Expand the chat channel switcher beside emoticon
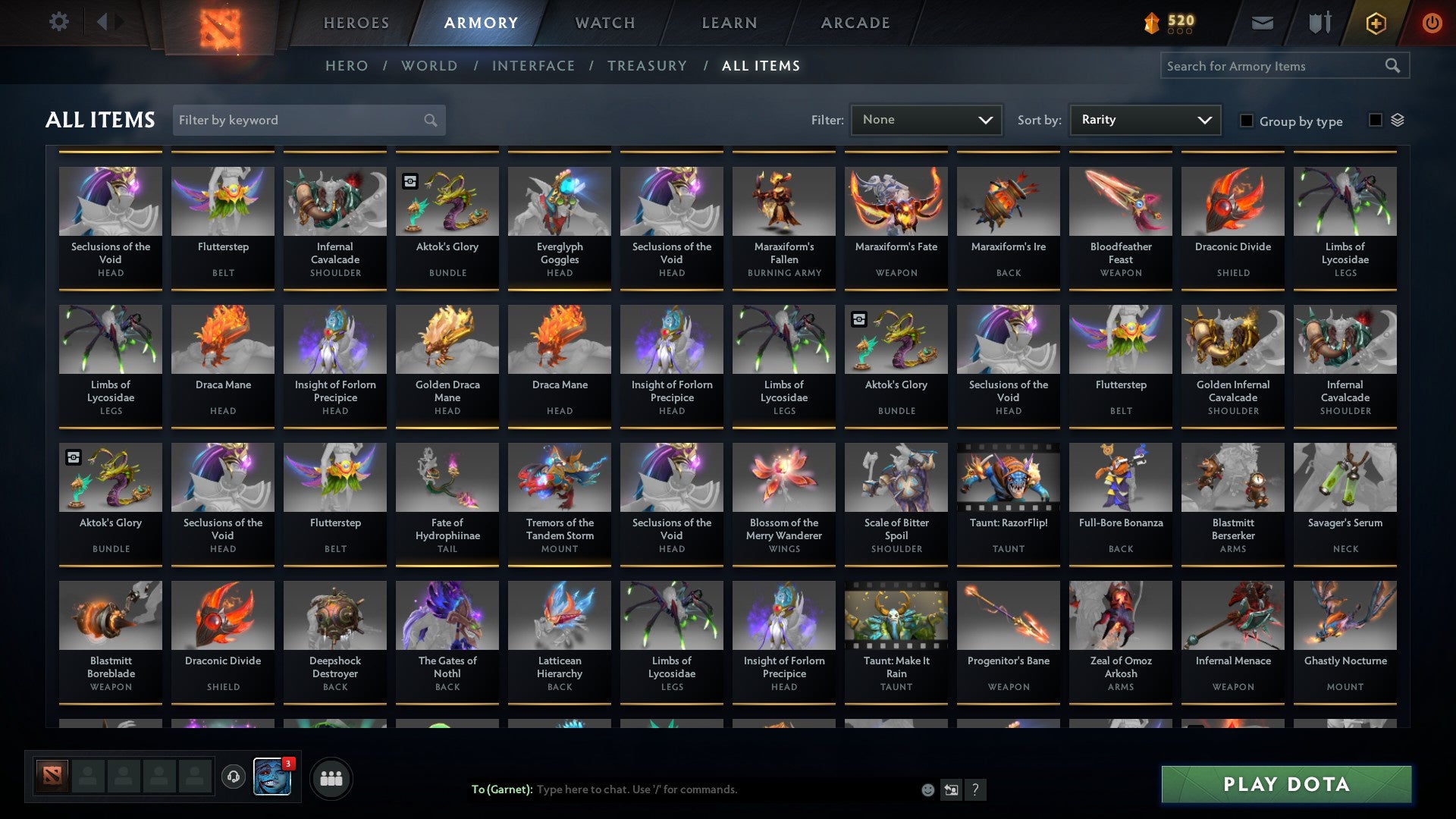Screen dimensions: 1456x819 pyautogui.click(x=950, y=789)
